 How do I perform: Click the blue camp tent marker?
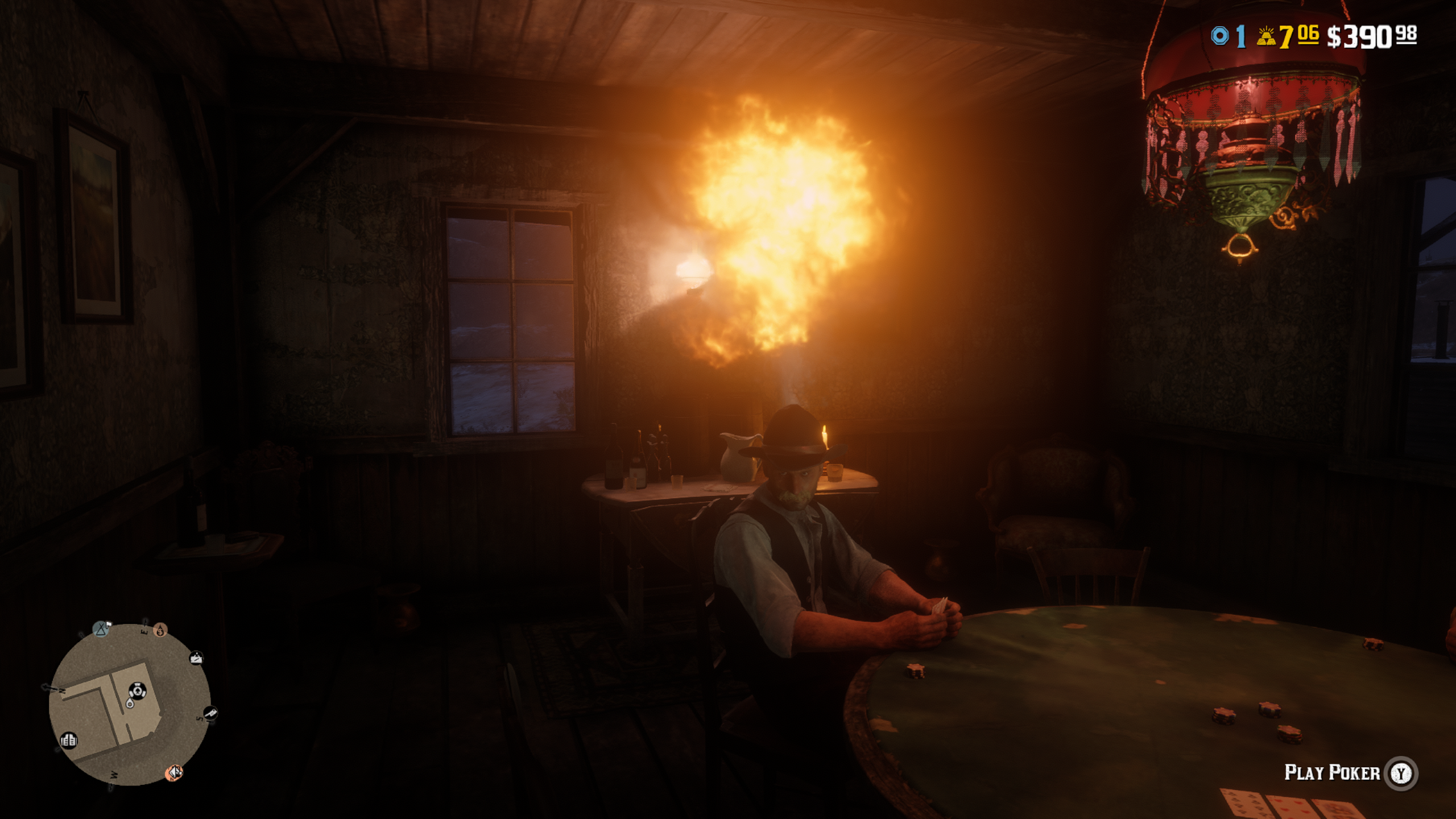(x=101, y=629)
